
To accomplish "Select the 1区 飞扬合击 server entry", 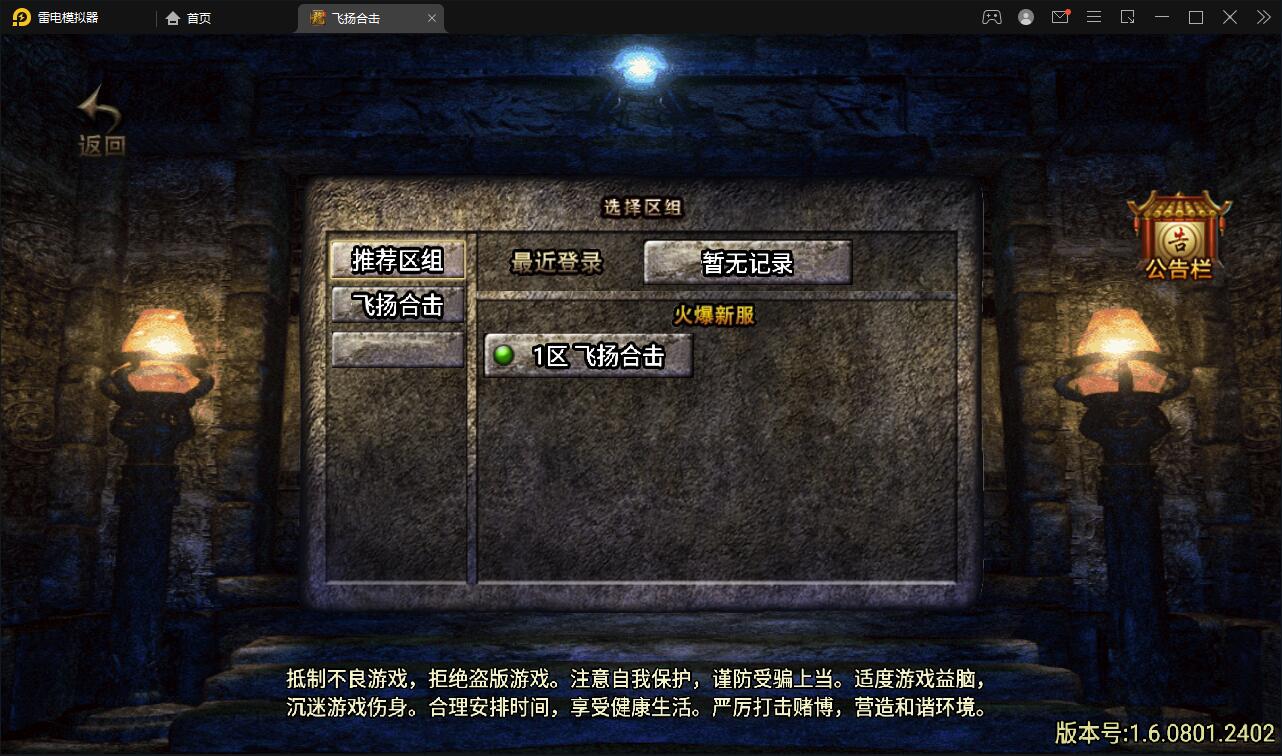I will pos(590,356).
